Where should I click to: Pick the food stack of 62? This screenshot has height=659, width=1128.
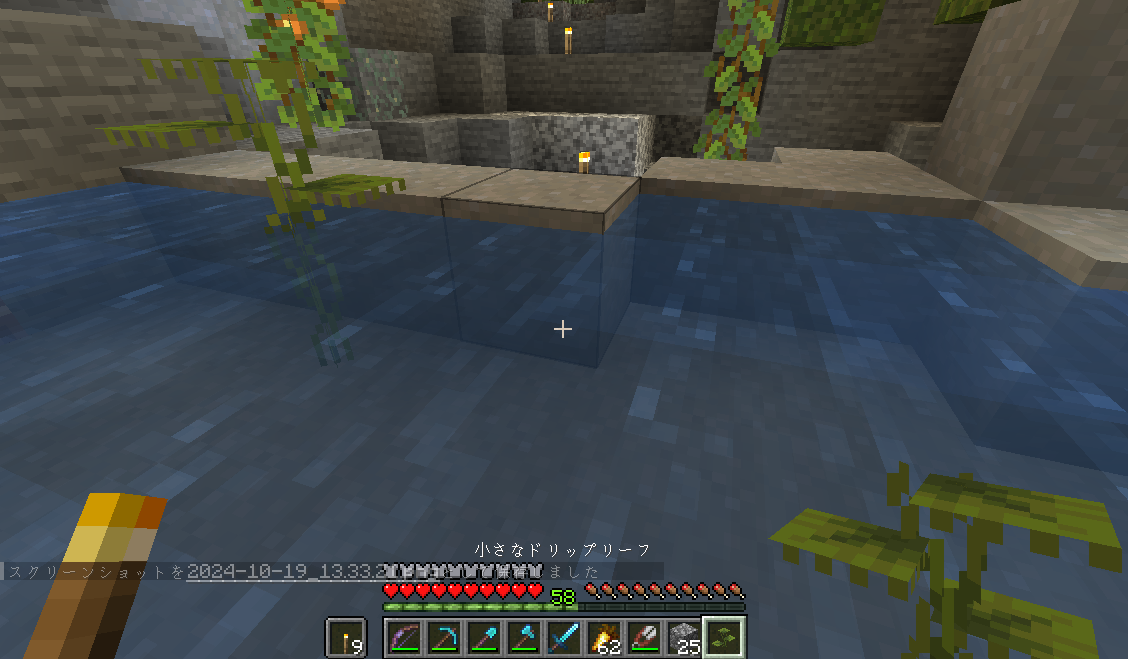coord(603,637)
